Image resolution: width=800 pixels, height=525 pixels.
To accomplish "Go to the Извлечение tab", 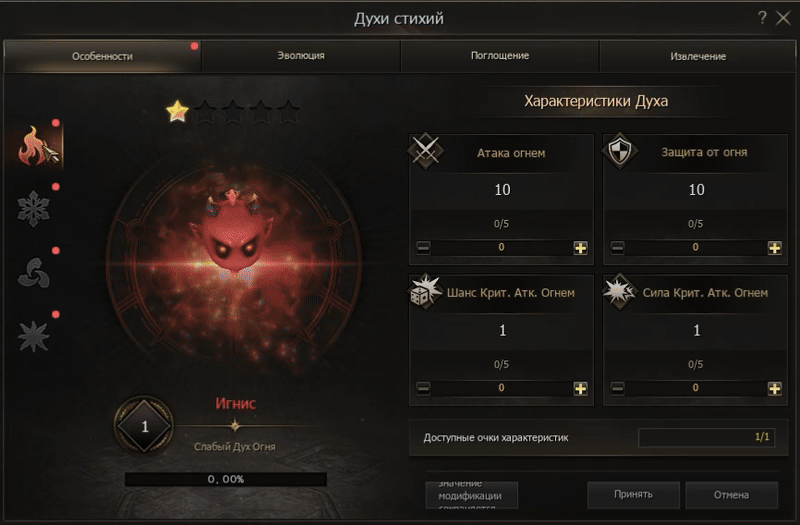I will point(698,56).
